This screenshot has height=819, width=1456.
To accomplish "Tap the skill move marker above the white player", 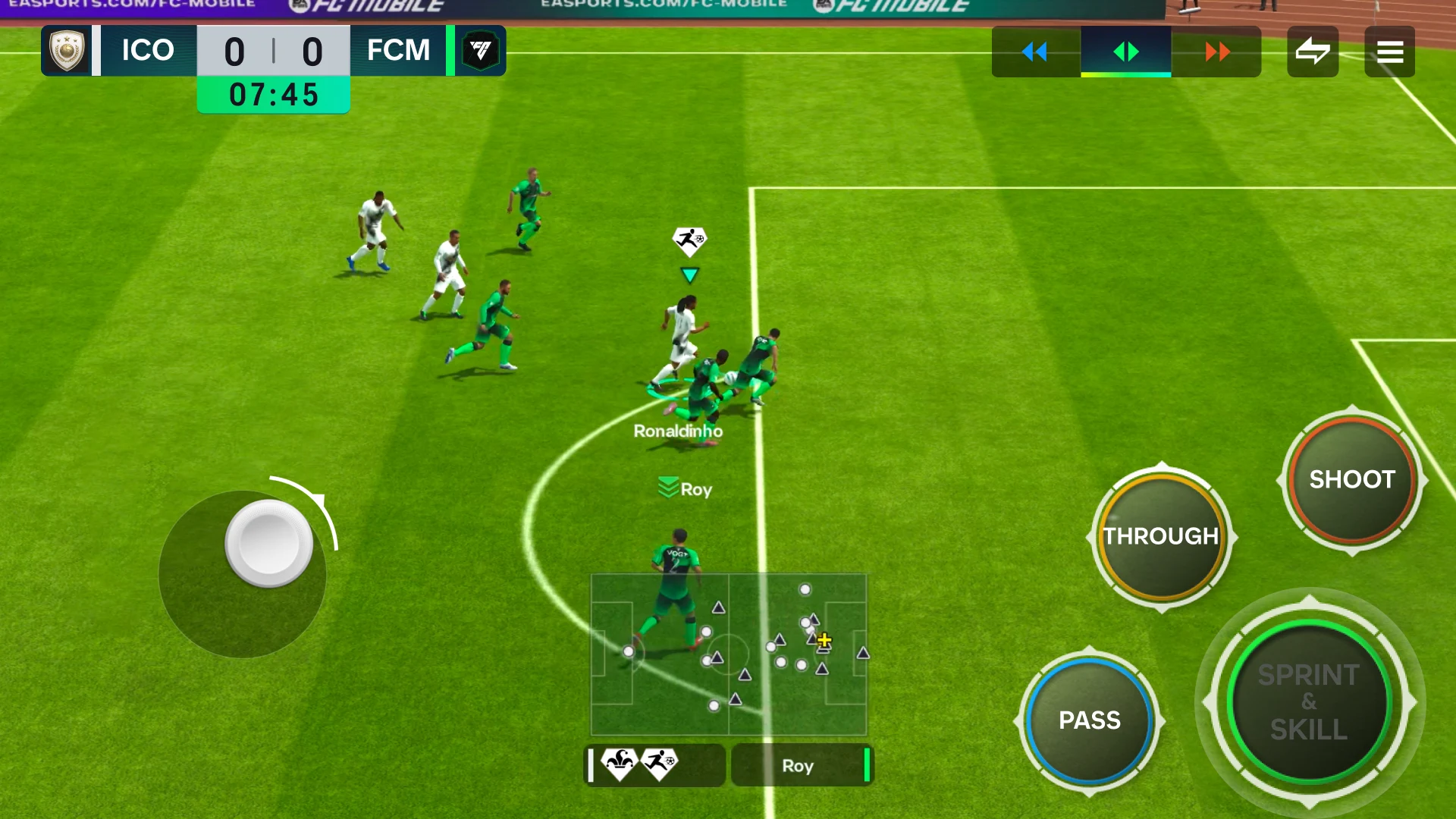I will (689, 241).
